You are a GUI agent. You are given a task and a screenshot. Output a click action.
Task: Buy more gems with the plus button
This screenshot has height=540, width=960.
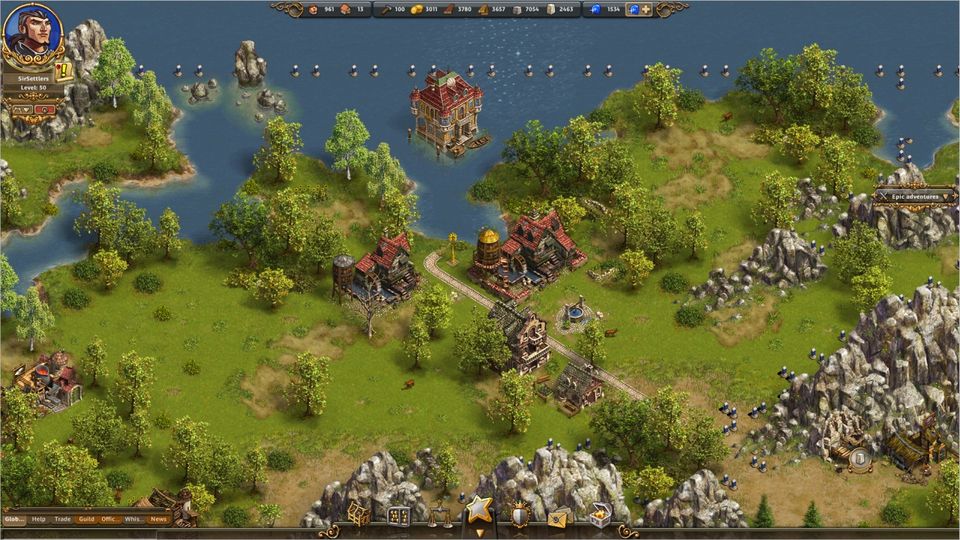pos(646,10)
